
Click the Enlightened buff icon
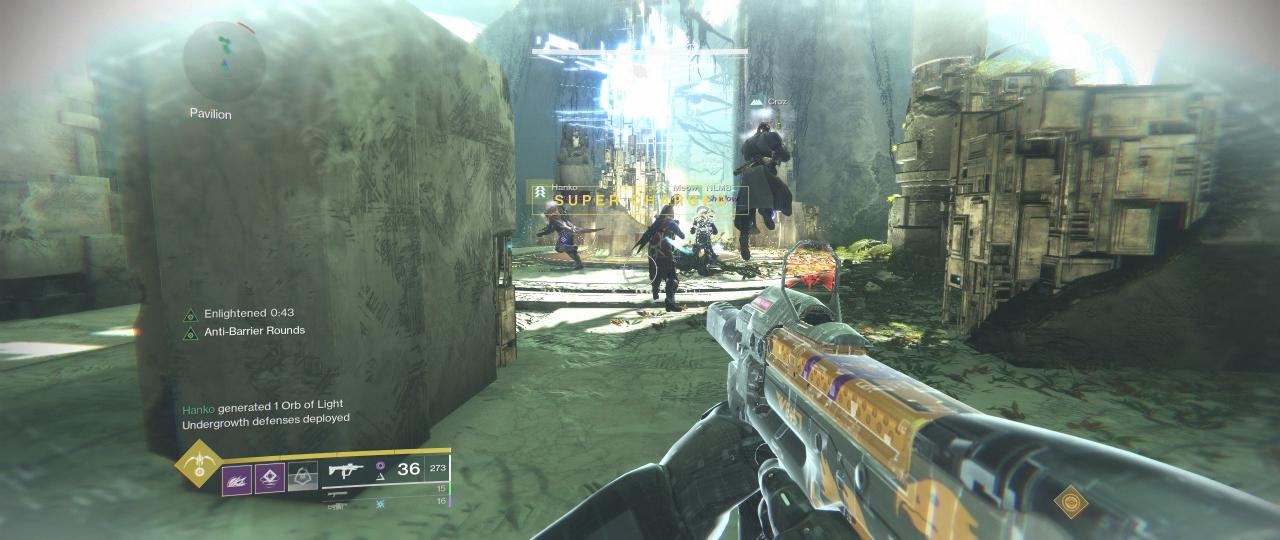(190, 314)
